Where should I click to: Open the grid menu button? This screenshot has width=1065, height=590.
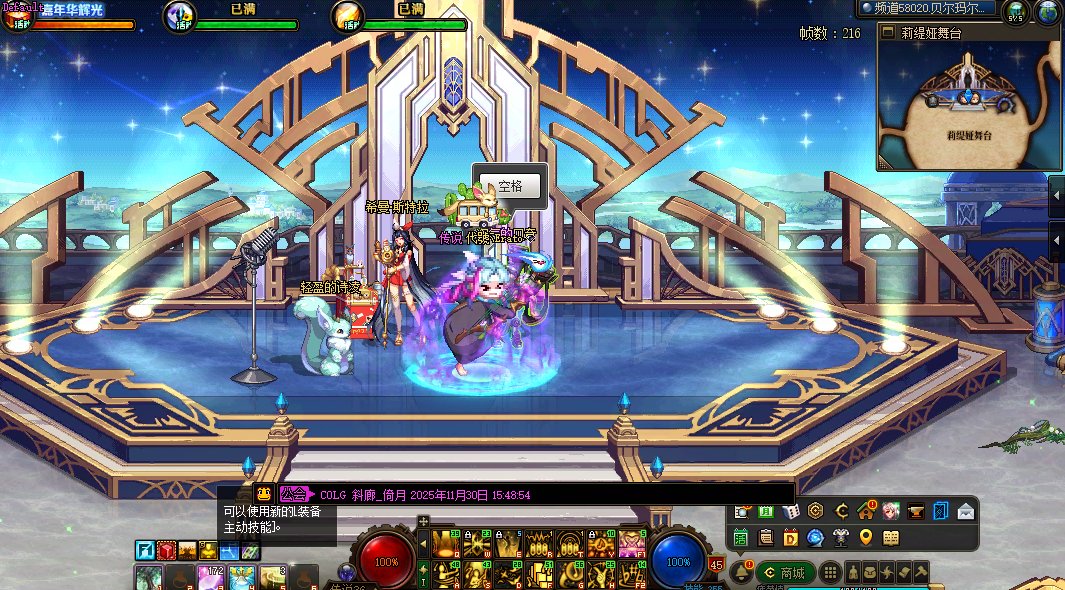tap(830, 573)
